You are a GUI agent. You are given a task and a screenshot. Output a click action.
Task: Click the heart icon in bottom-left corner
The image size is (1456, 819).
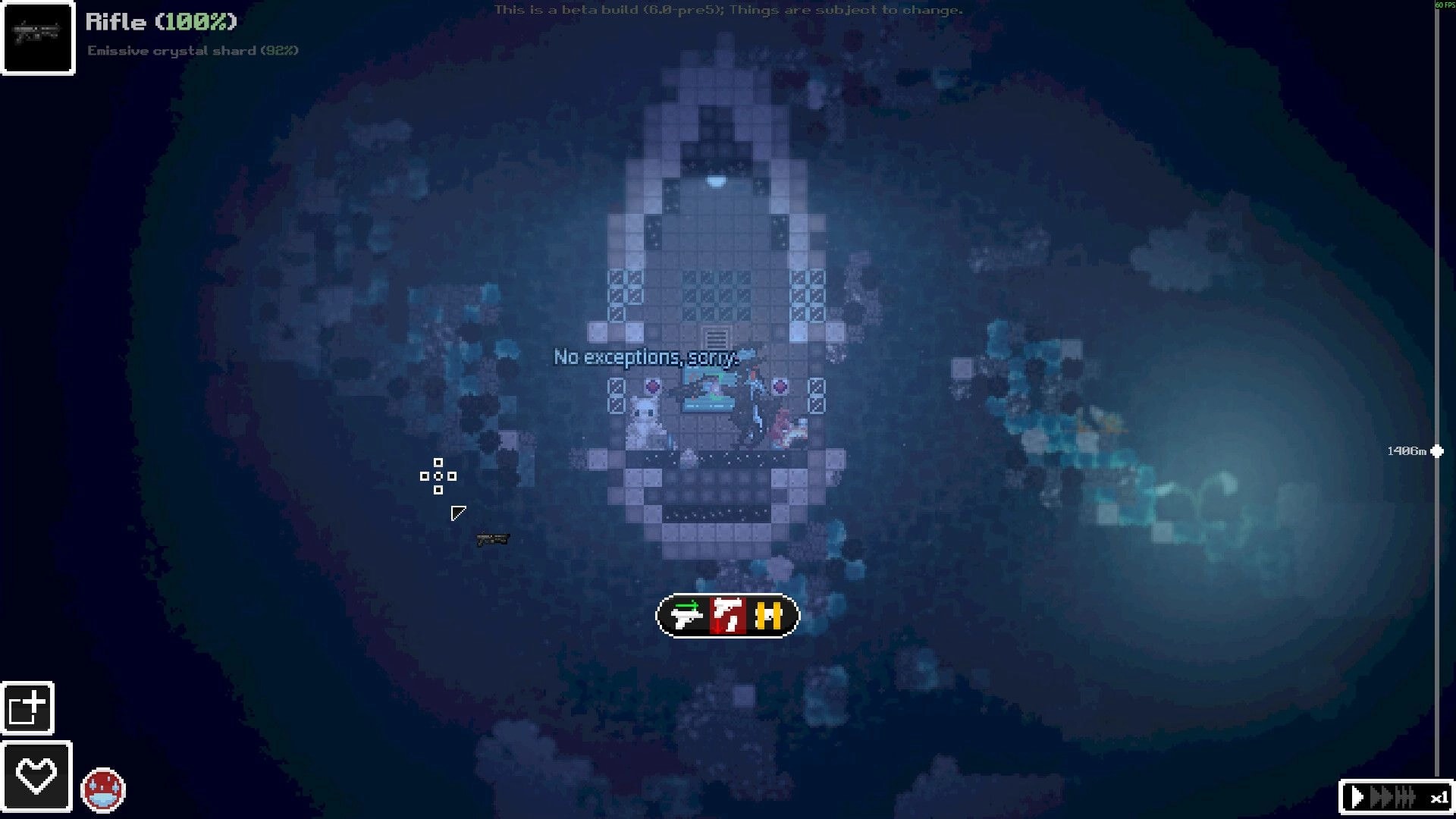[35, 773]
